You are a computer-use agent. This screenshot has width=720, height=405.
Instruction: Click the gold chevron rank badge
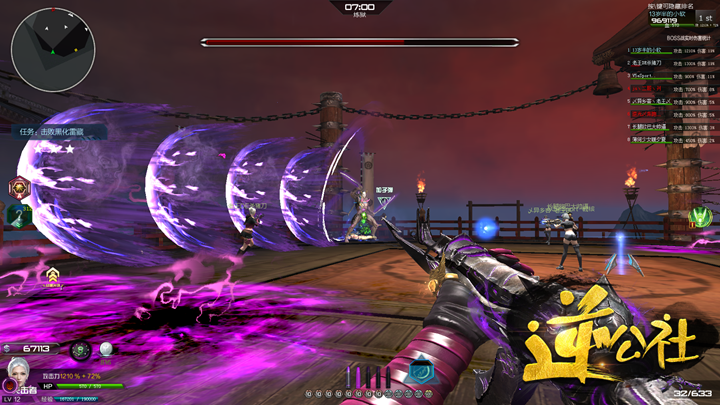point(52,273)
